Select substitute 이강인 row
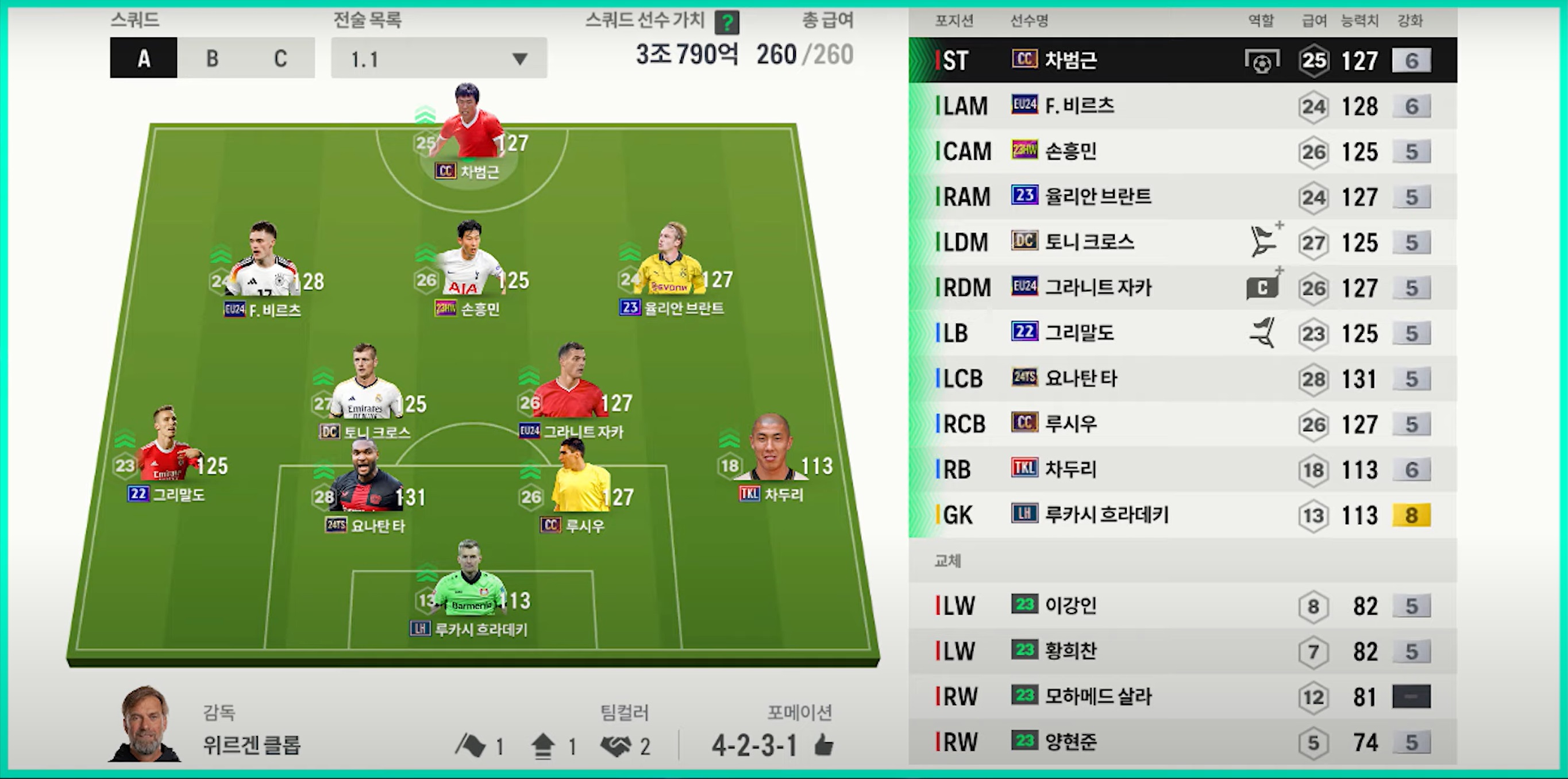This screenshot has height=779, width=1568. point(1182,606)
